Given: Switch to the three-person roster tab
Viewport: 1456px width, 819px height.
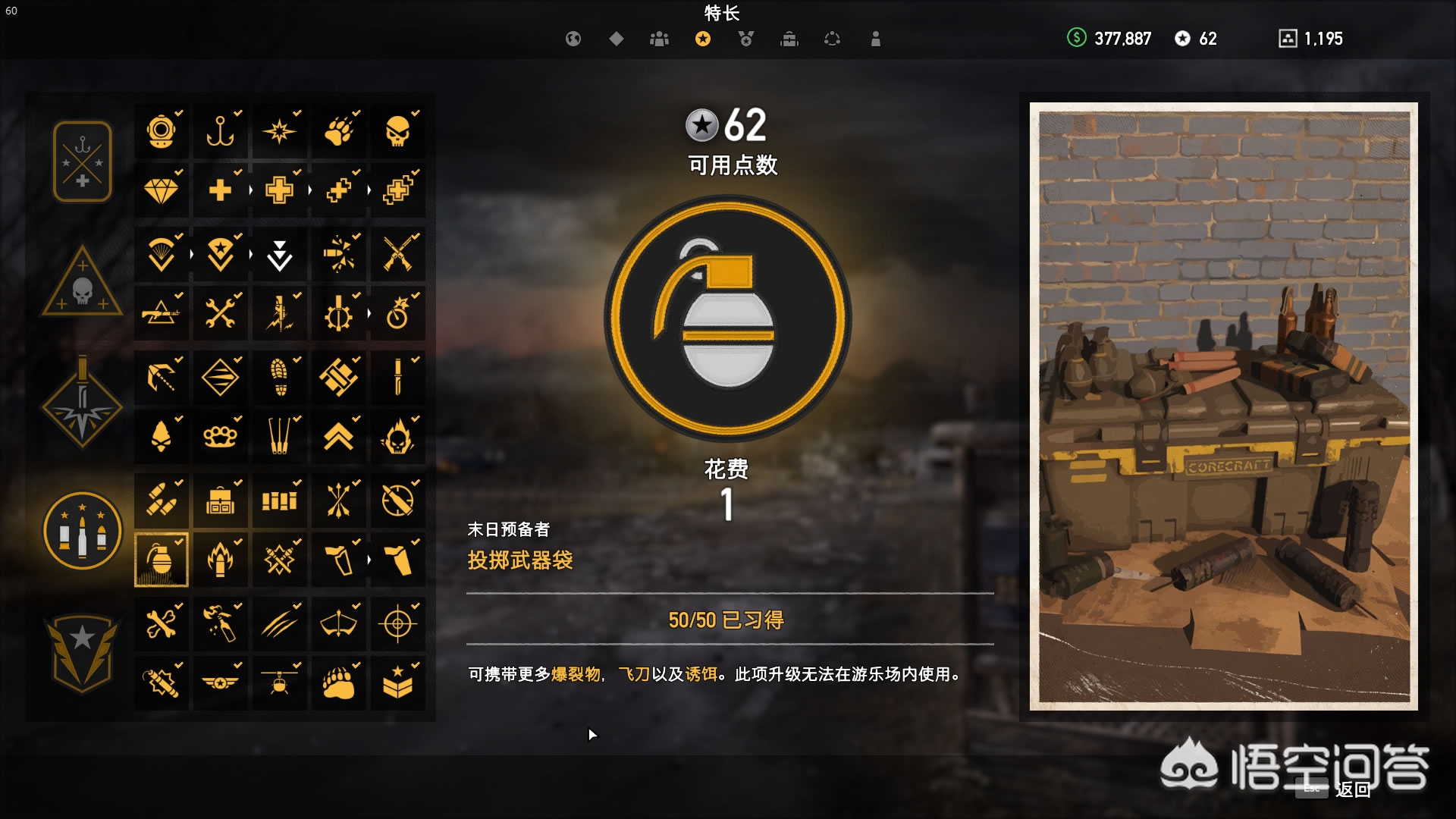Looking at the screenshot, I should point(659,39).
